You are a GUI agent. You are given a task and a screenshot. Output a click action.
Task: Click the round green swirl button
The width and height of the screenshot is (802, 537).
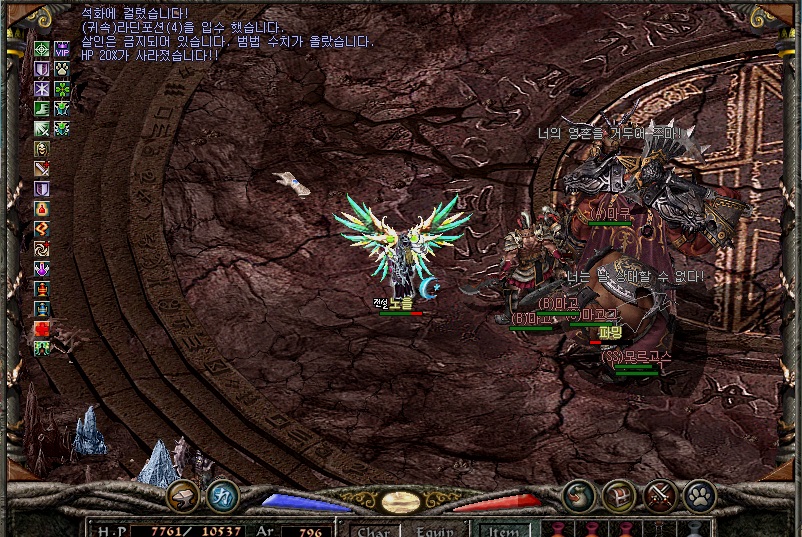point(578,495)
